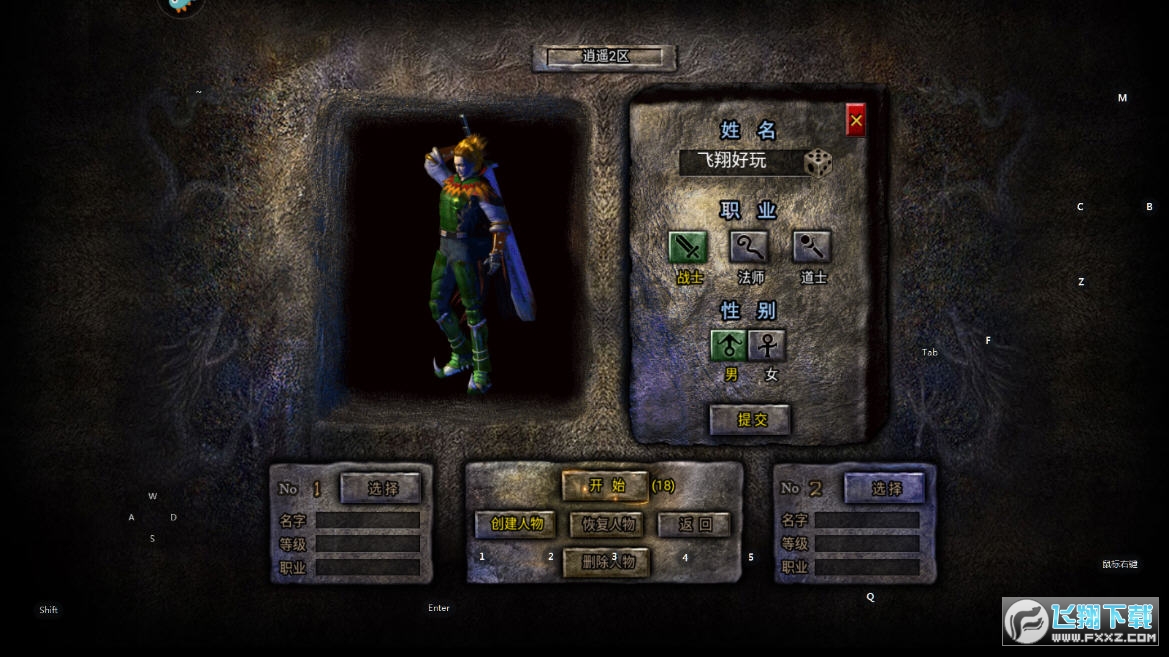Roll the dice for a random name
Screen dimensions: 1169x657
[818, 163]
